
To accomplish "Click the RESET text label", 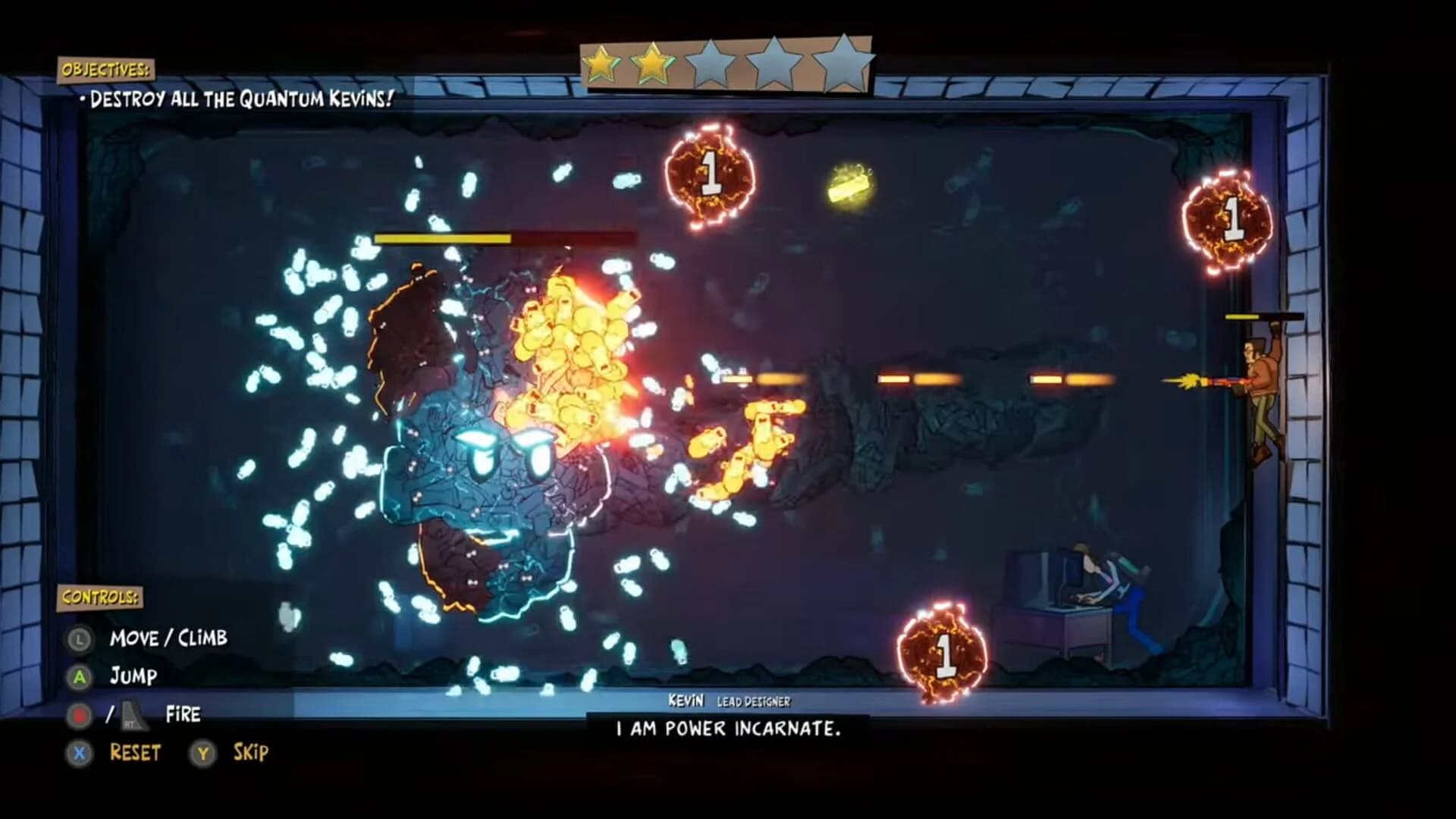I will pyautogui.click(x=135, y=753).
